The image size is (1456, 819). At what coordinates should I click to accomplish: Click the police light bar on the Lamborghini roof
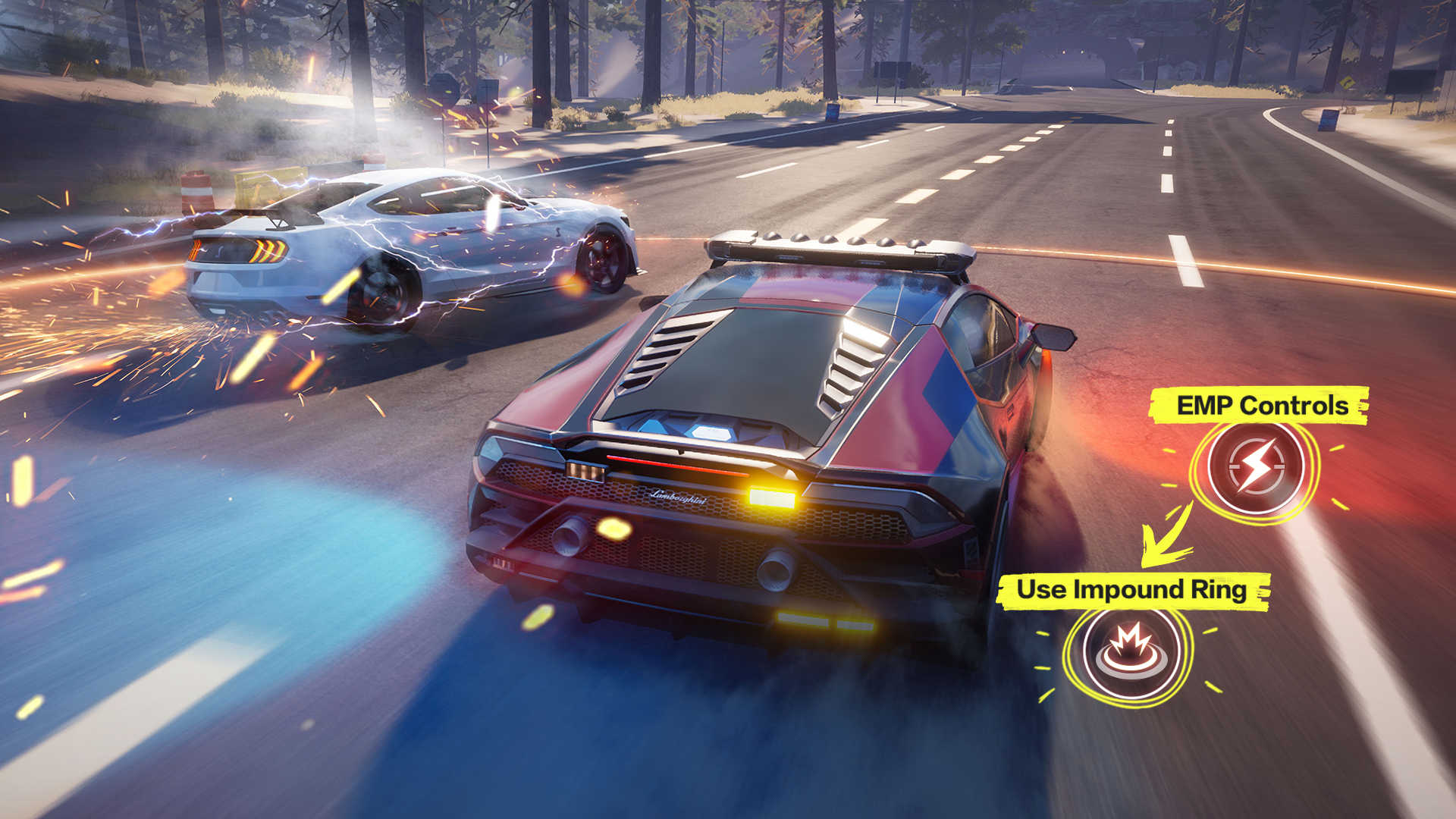click(x=834, y=250)
